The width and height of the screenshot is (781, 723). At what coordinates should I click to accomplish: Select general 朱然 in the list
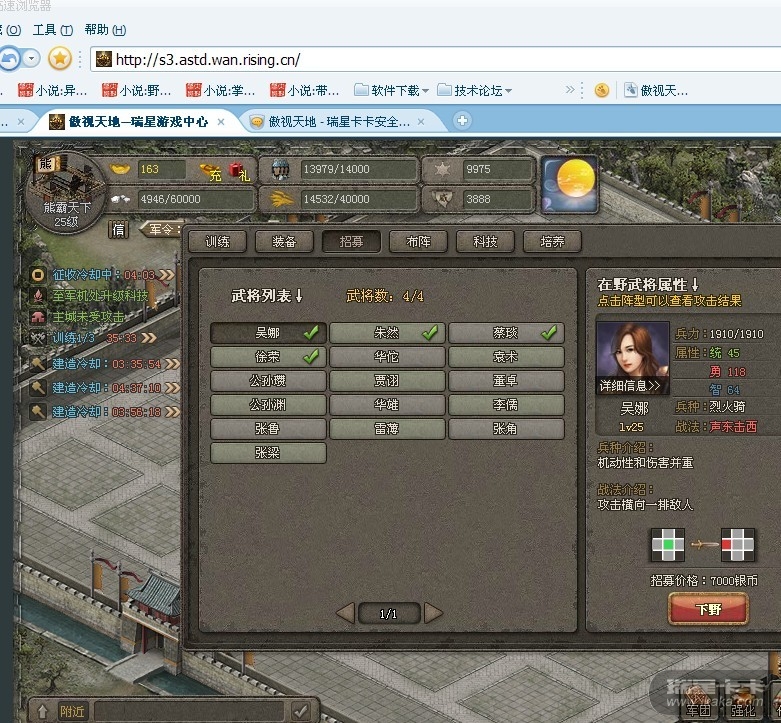pos(387,333)
